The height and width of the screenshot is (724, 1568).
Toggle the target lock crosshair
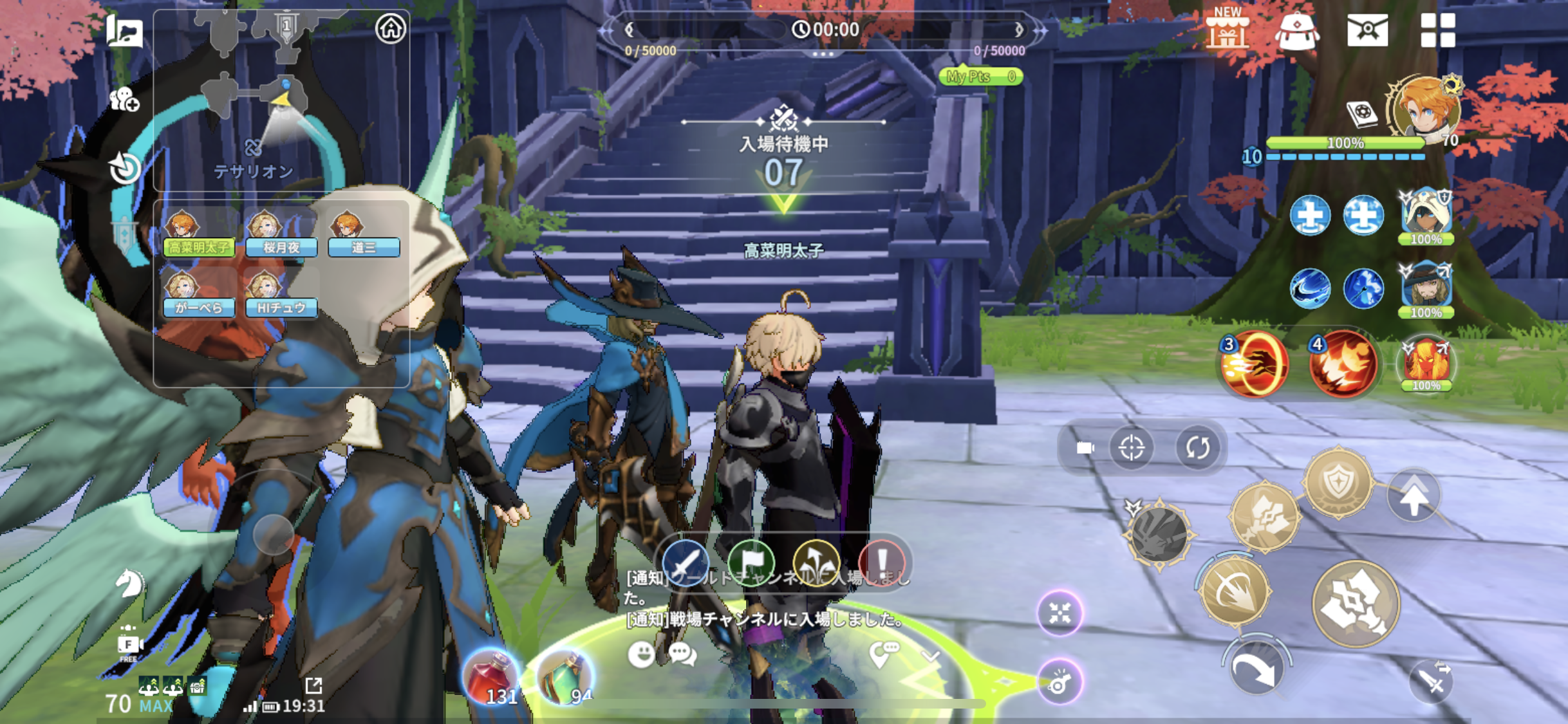pos(1131,448)
